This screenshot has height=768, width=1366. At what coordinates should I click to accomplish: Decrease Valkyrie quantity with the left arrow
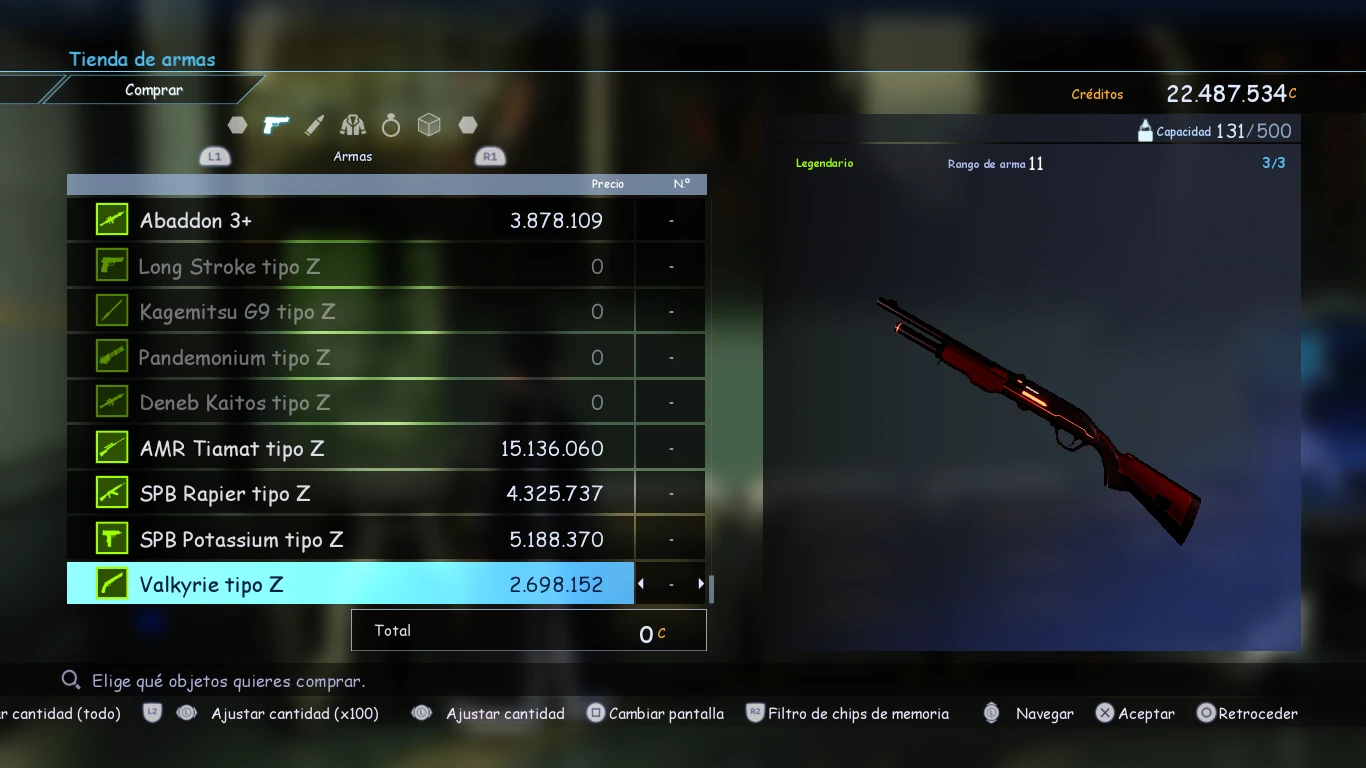(x=641, y=584)
